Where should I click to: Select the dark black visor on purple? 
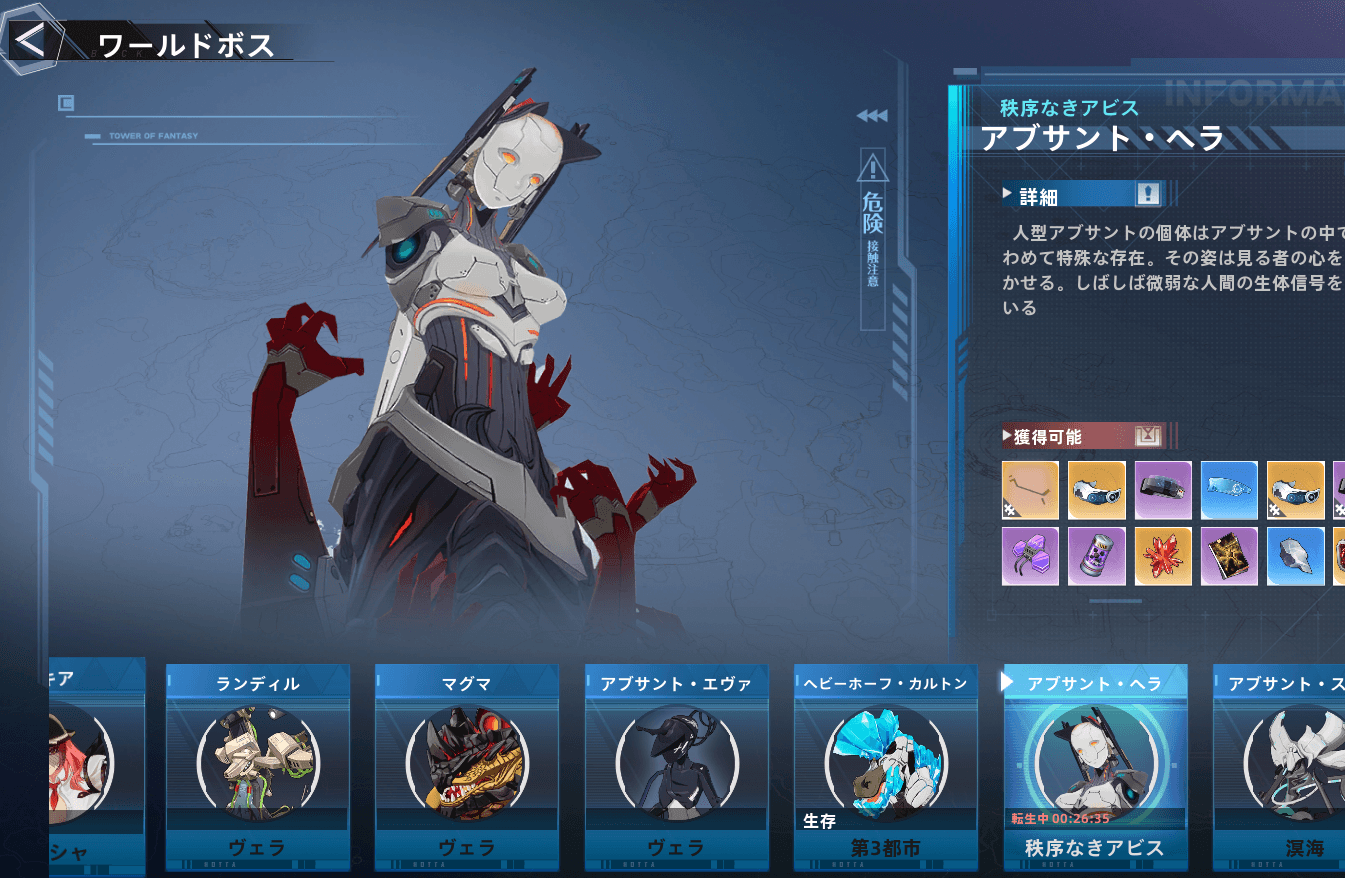click(1162, 490)
